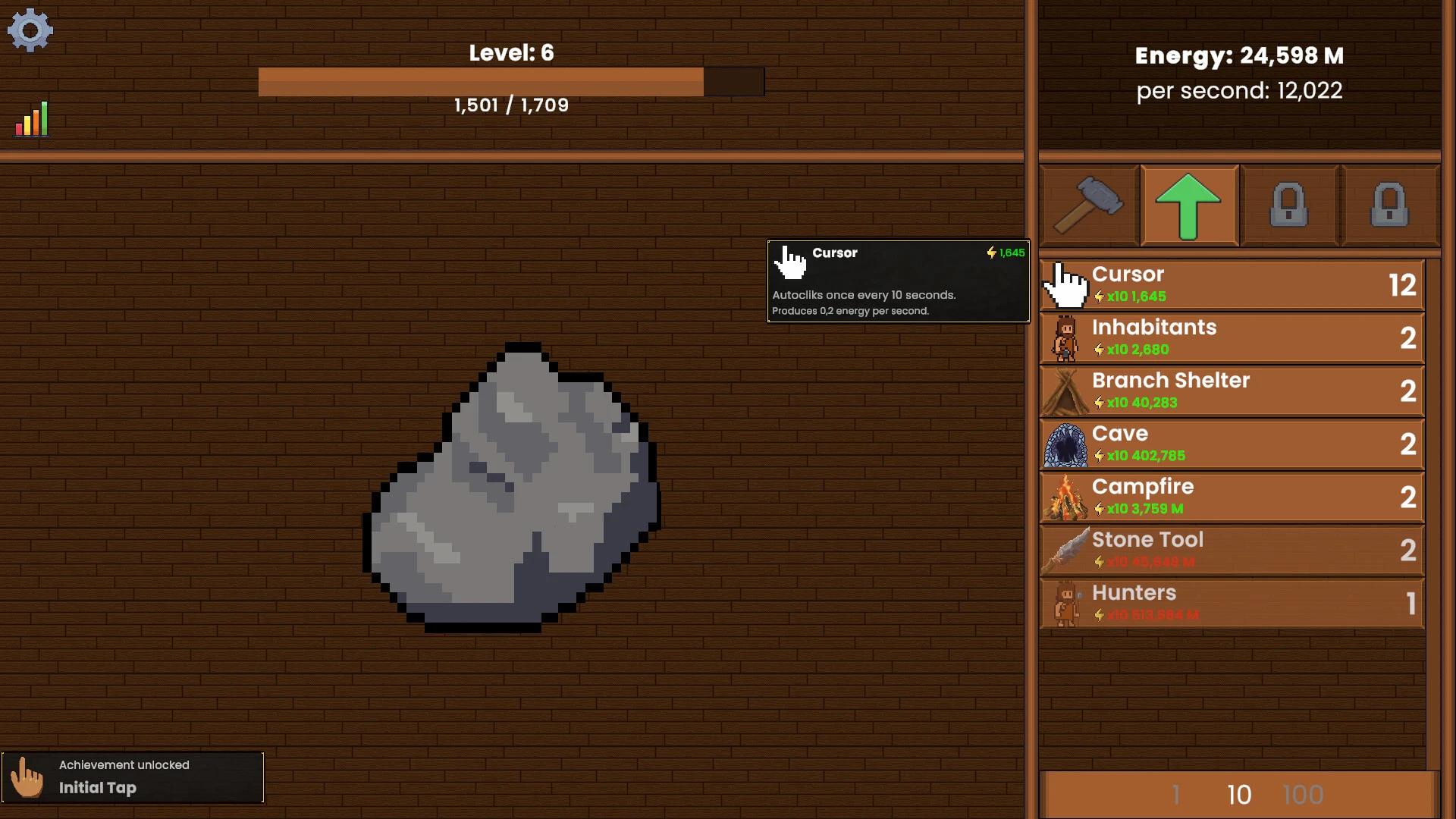
Task: Click the Cave entrance icon
Action: pos(1065,444)
